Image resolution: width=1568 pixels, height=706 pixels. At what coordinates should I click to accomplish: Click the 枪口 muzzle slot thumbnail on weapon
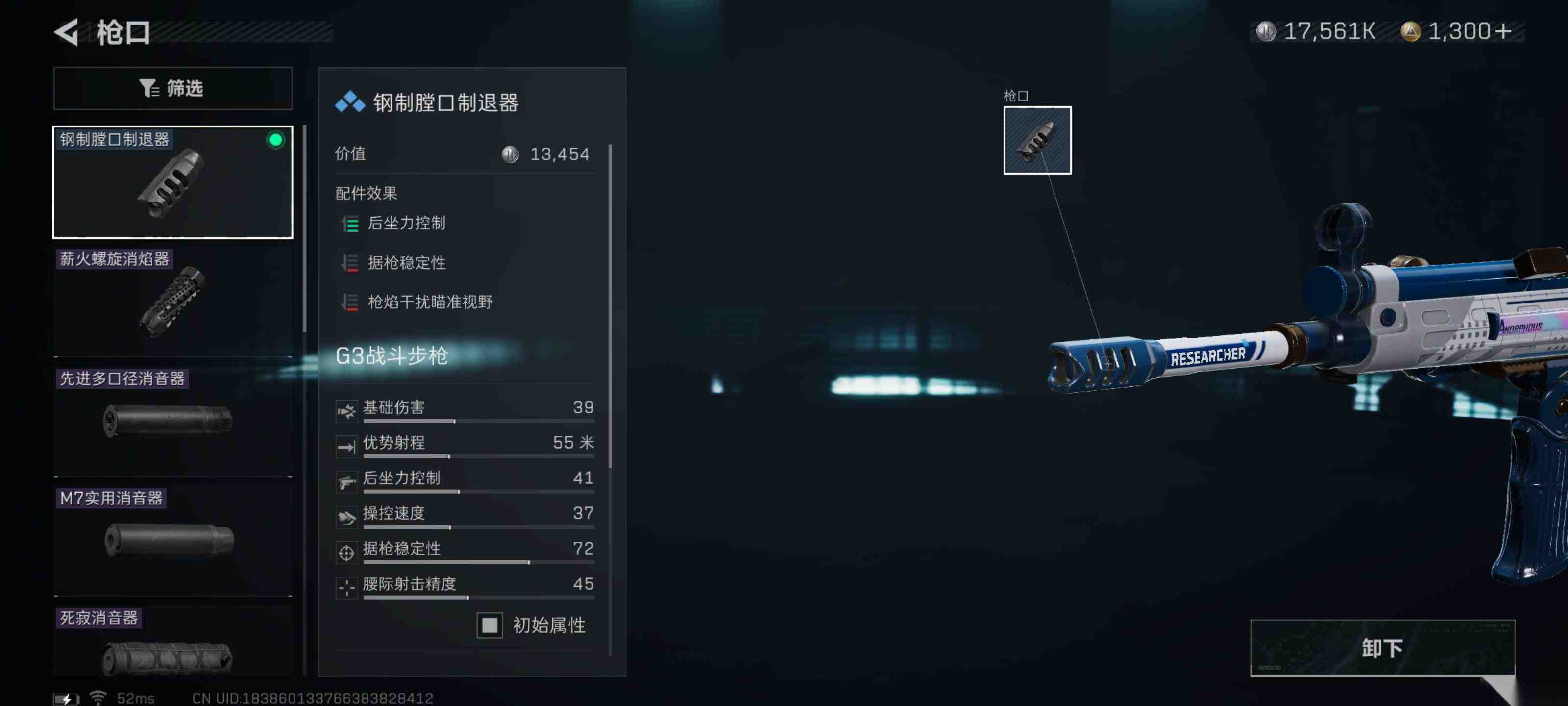(1037, 140)
